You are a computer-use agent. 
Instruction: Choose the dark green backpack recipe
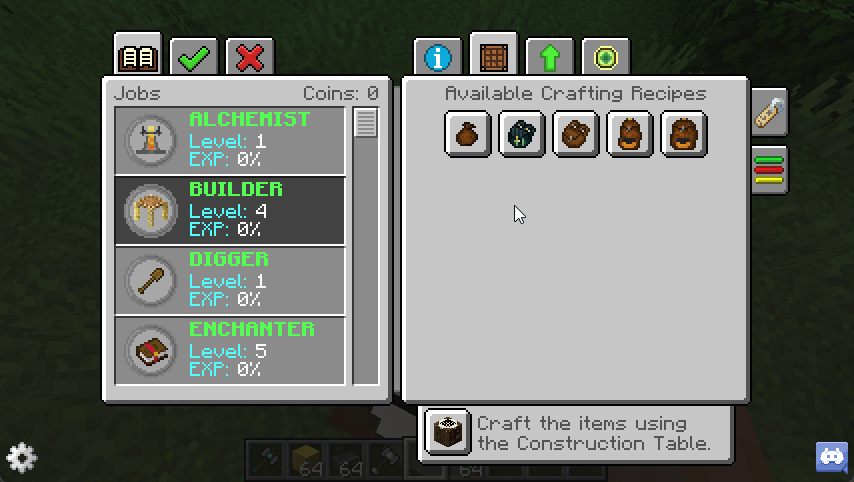click(x=522, y=134)
